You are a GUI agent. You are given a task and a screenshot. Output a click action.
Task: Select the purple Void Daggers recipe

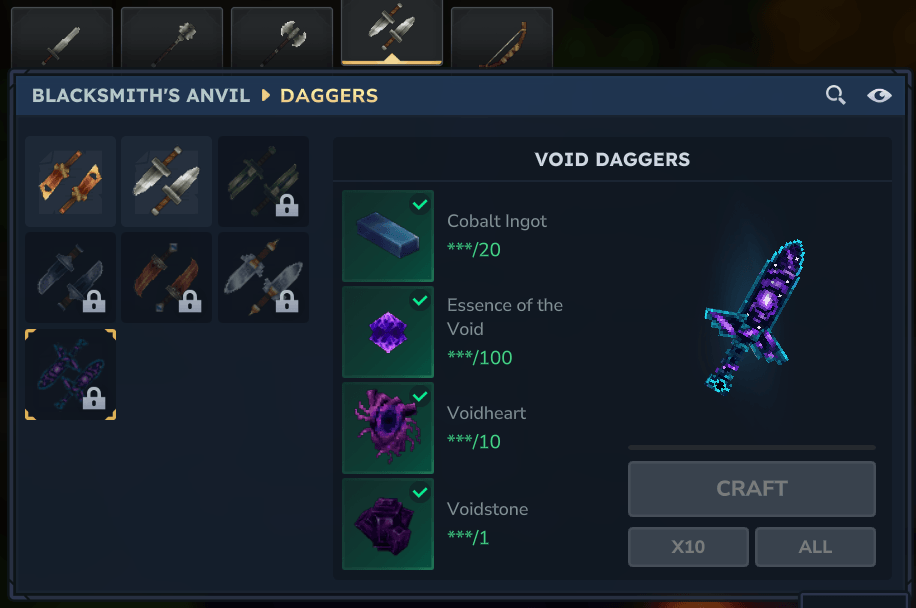pos(70,374)
